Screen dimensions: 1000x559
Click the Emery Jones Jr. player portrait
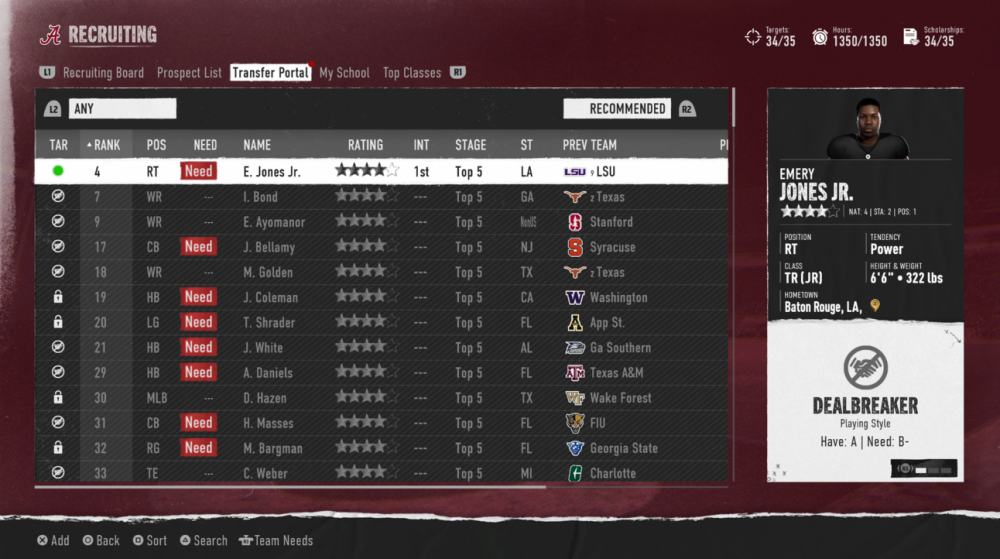click(867, 127)
